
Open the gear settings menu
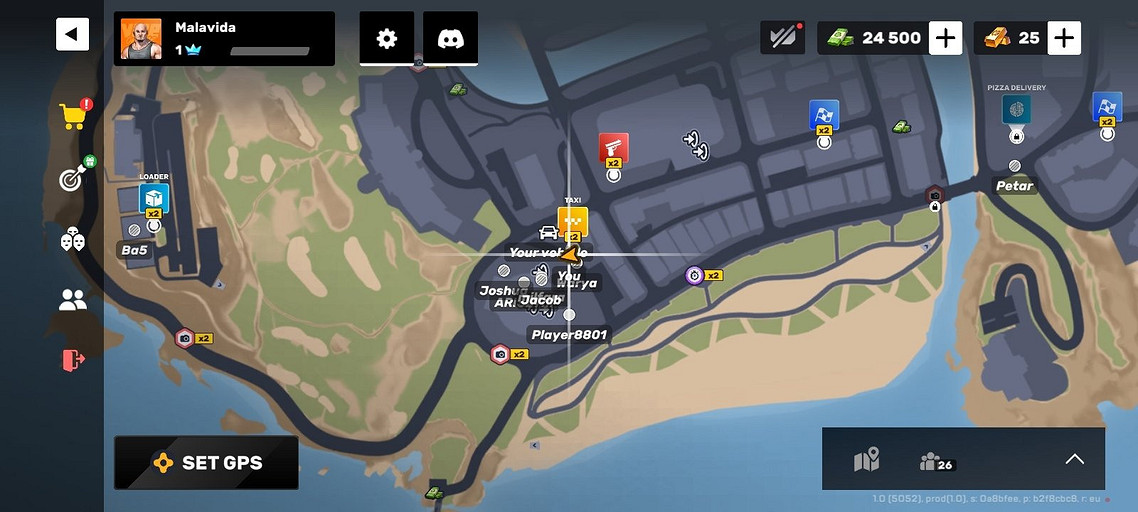pyautogui.click(x=387, y=39)
